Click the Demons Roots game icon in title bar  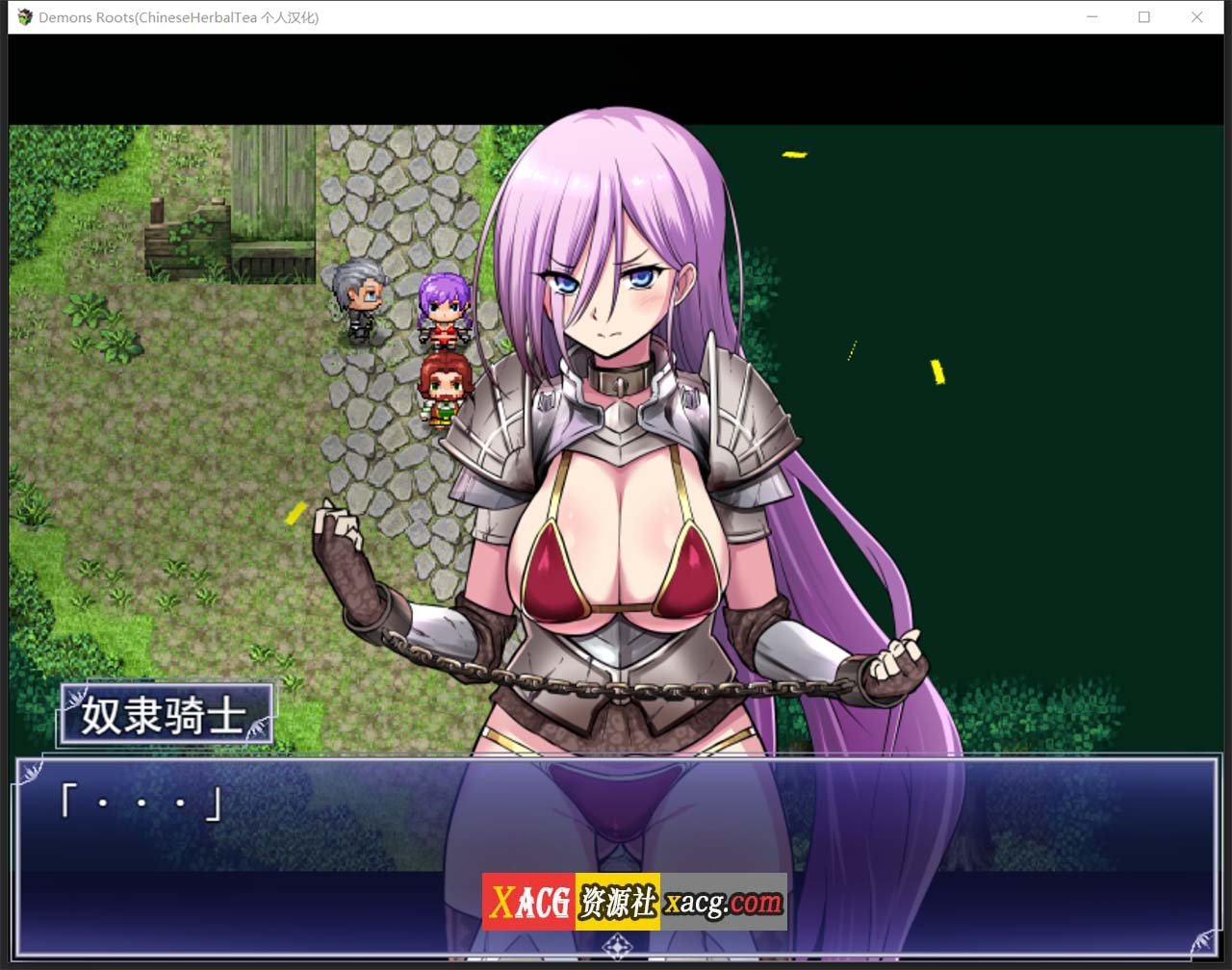coord(23,17)
